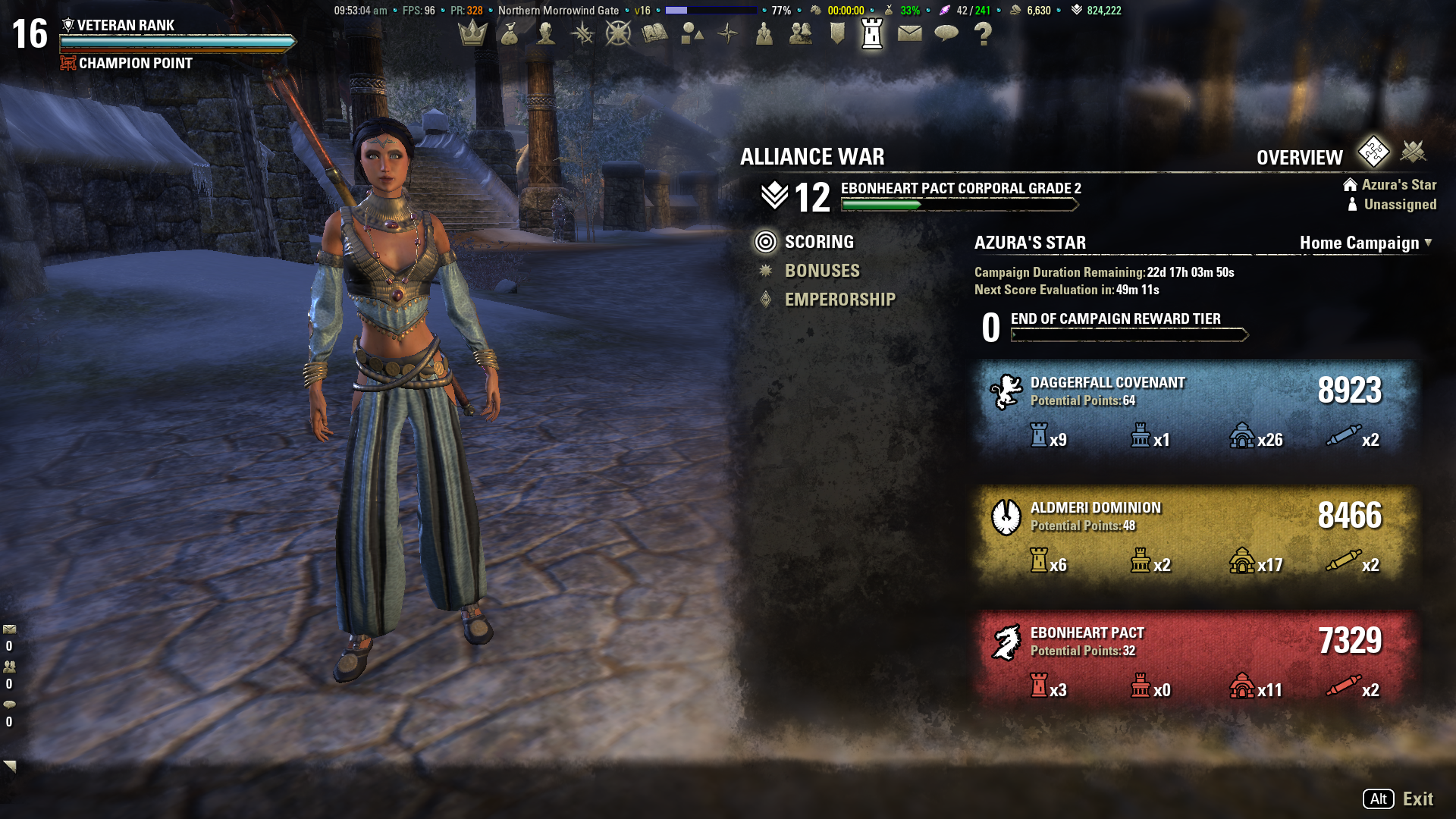1456x819 pixels.
Task: Switch to the crossed swords Campaigns tab
Action: click(x=1413, y=152)
